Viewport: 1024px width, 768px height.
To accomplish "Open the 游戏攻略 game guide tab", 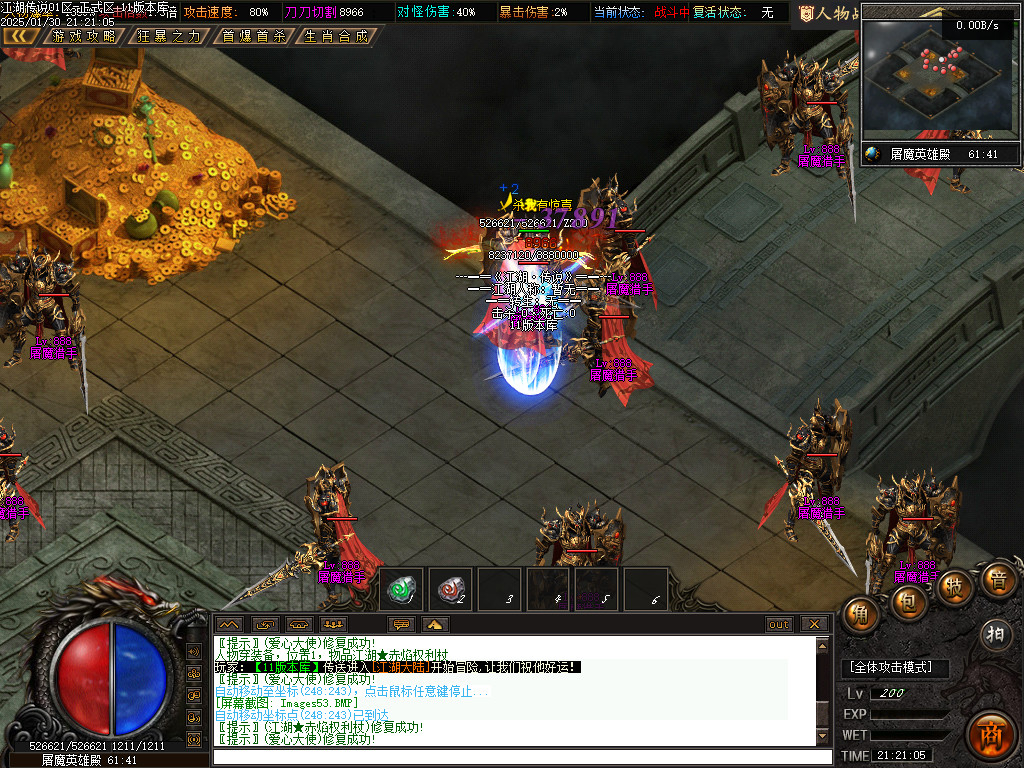I will (85, 36).
